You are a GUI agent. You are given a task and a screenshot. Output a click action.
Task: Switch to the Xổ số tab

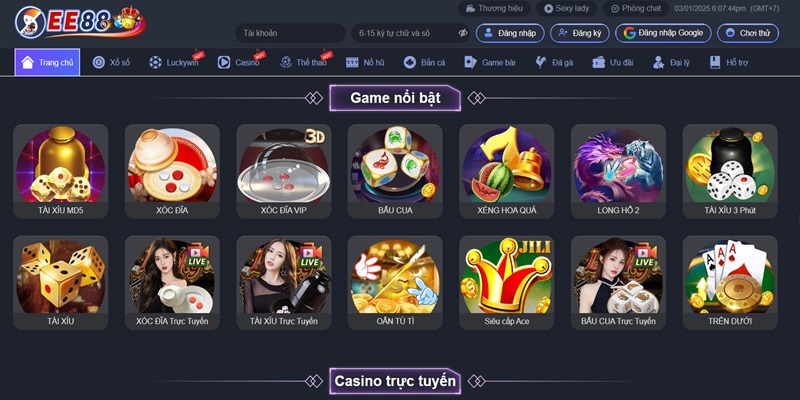pos(110,62)
